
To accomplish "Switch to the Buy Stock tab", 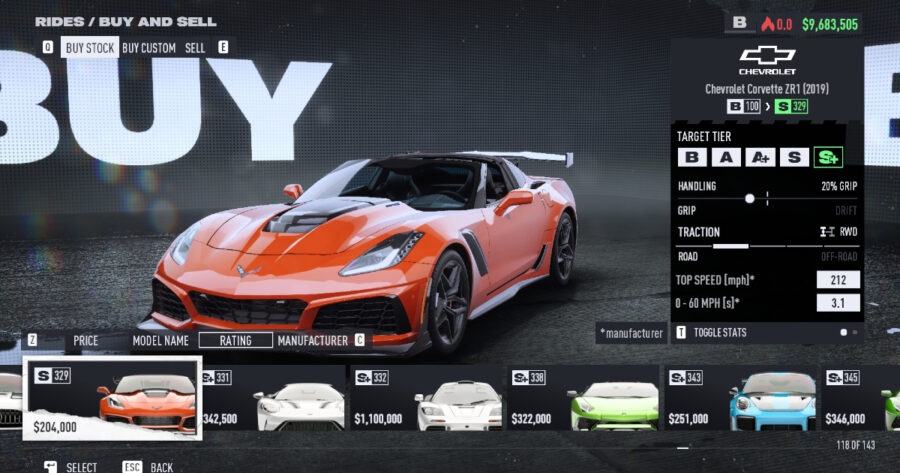I will coord(90,47).
